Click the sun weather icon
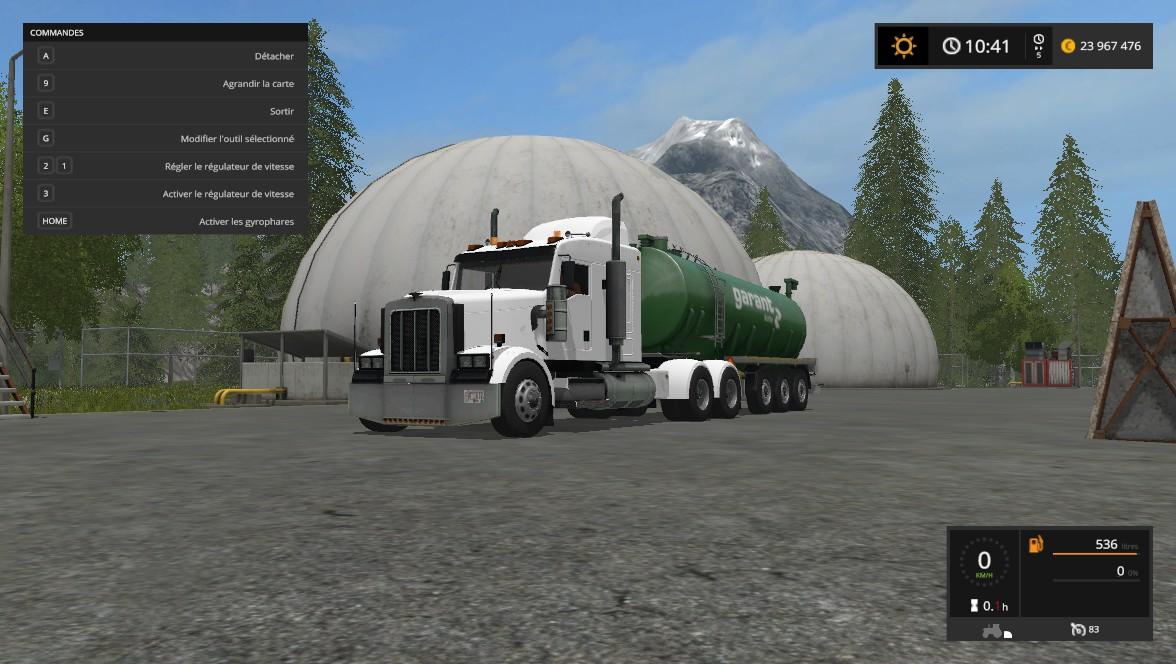Screen dimensions: 1176x664 point(904,46)
